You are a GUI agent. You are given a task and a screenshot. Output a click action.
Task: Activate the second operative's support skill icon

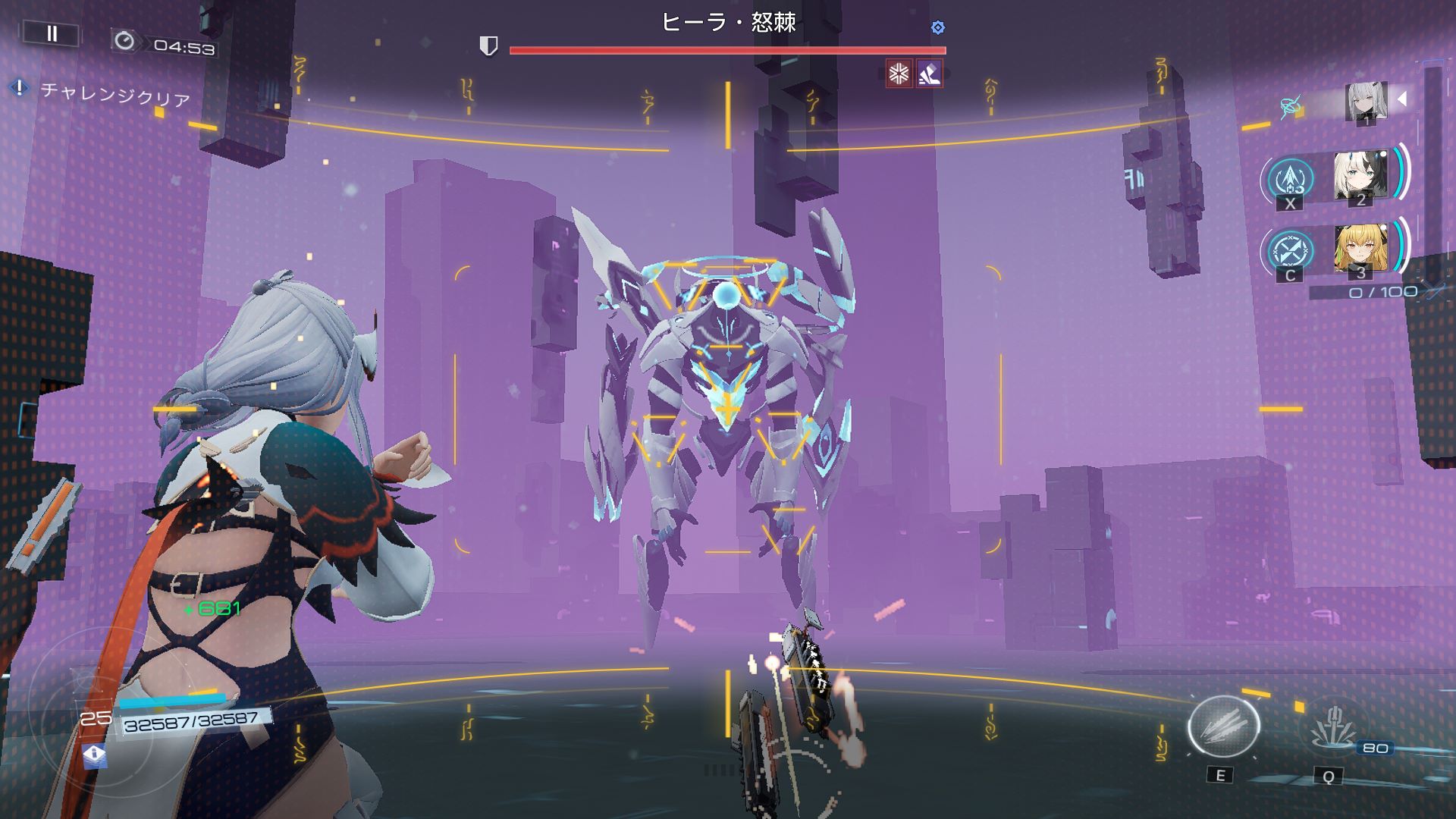1290,180
